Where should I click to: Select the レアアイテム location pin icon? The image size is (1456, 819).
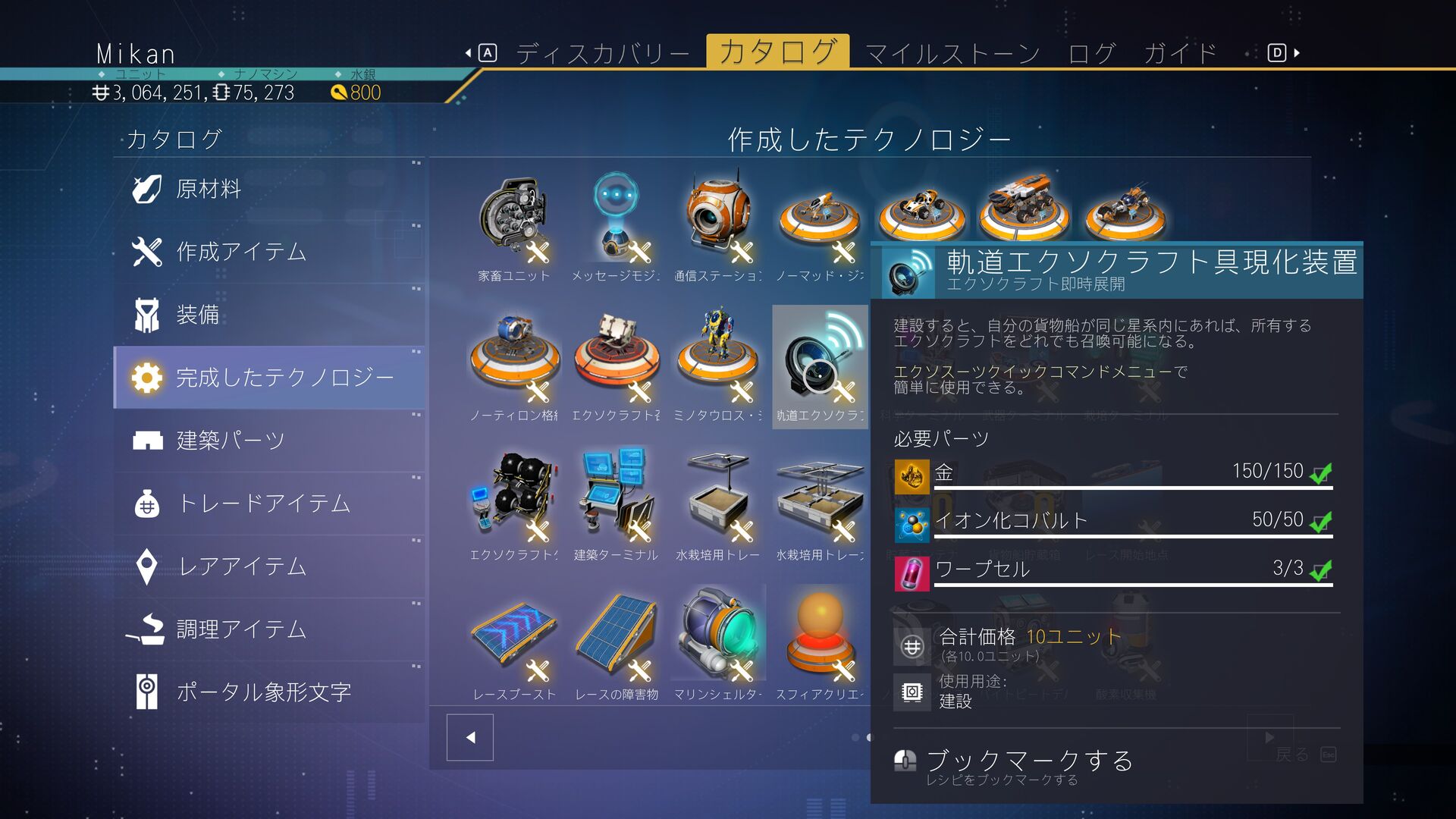click(x=147, y=566)
